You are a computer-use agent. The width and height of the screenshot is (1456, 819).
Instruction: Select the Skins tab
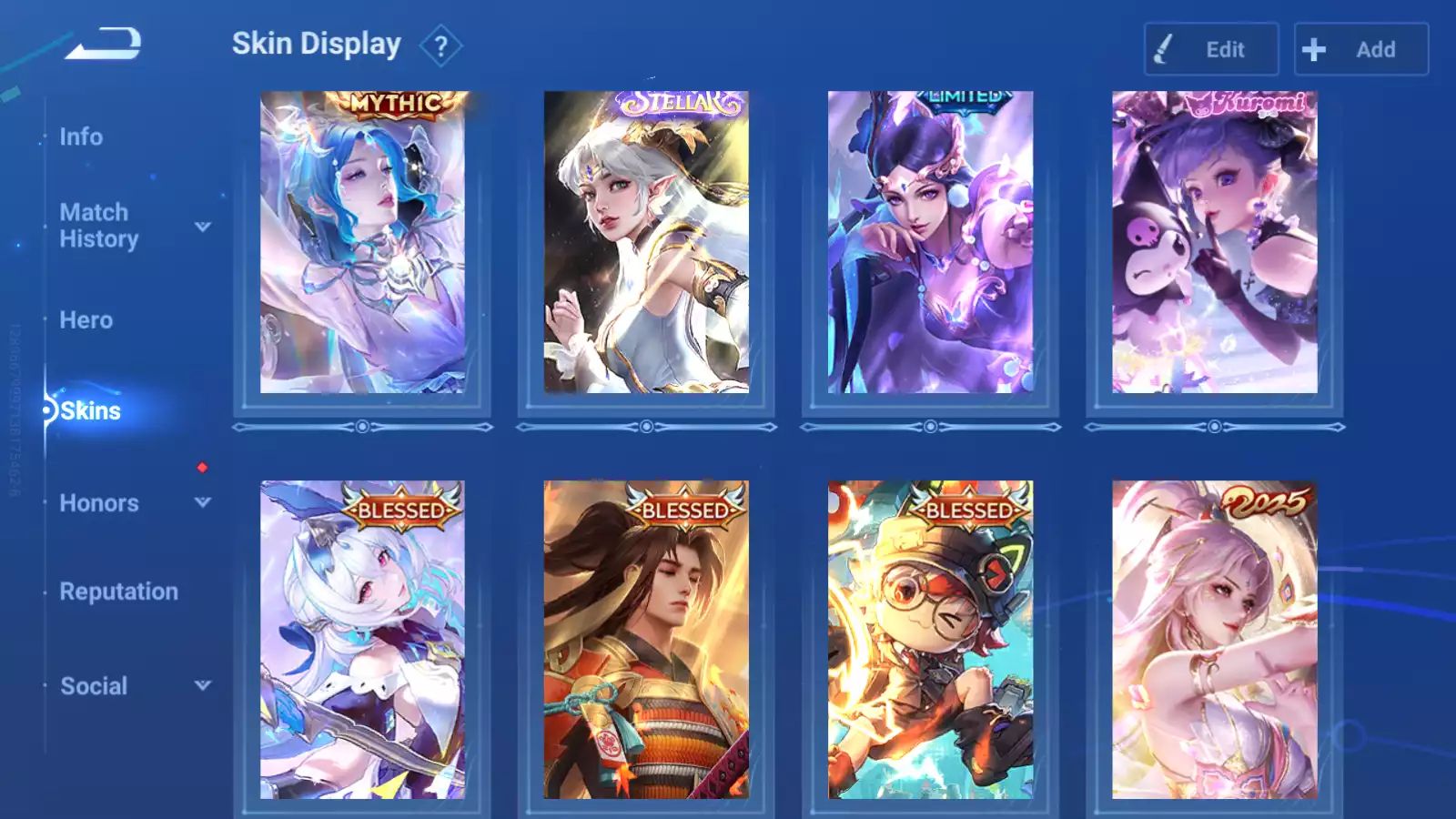90,411
